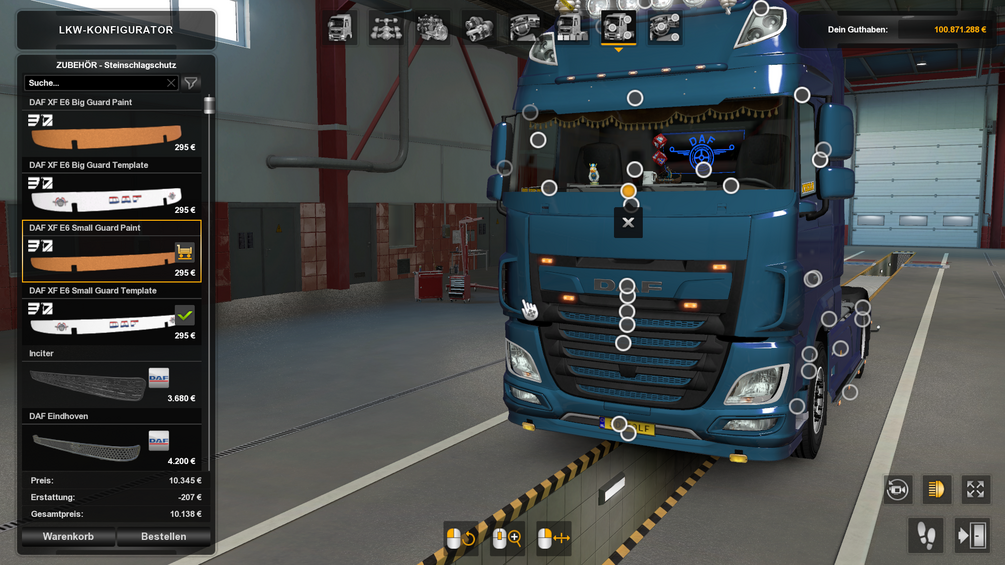The width and height of the screenshot is (1005, 565).
Task: Open the Warenkorb cart
Action: tap(68, 537)
